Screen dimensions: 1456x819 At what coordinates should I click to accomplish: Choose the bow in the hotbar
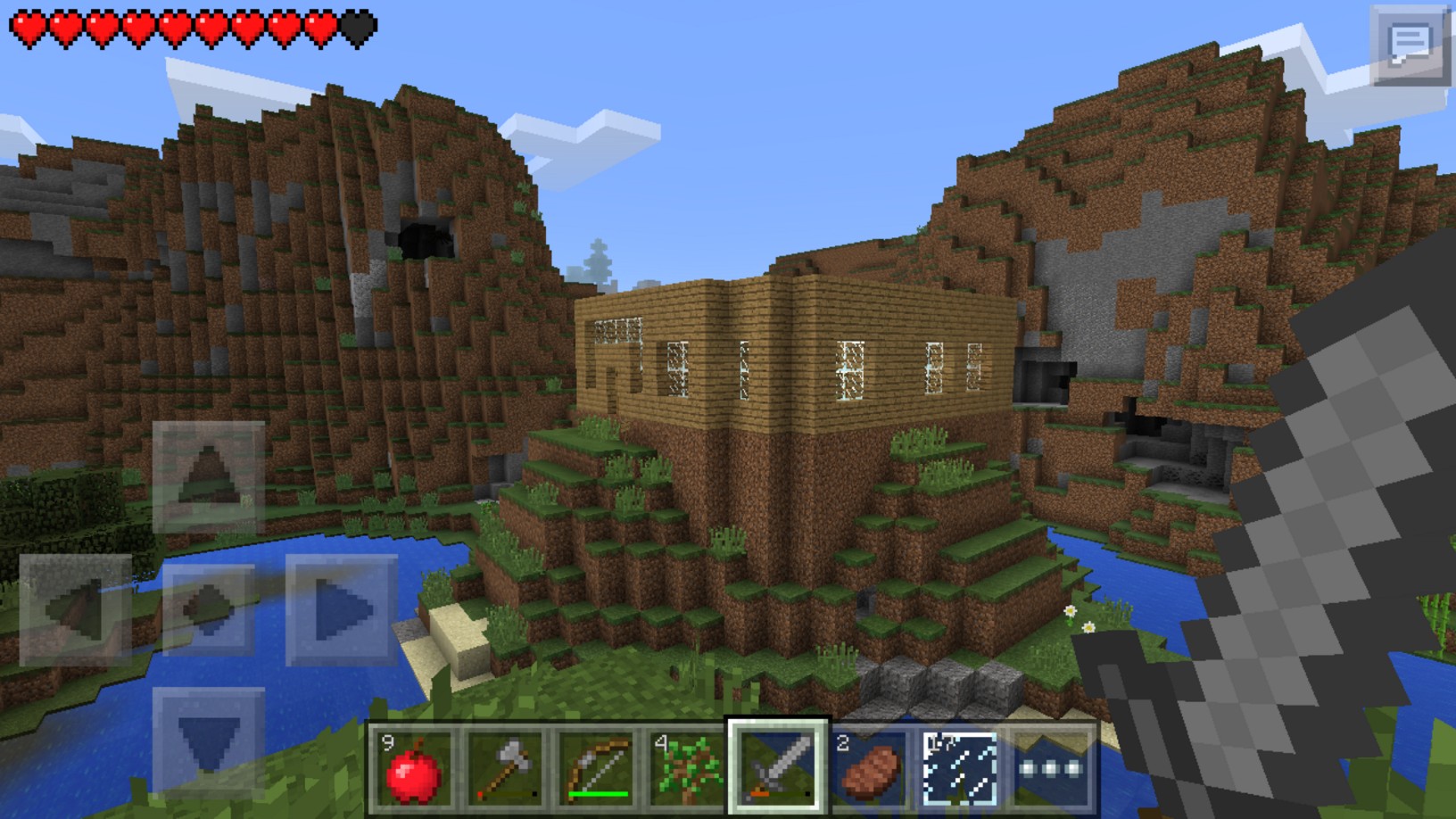[x=596, y=767]
